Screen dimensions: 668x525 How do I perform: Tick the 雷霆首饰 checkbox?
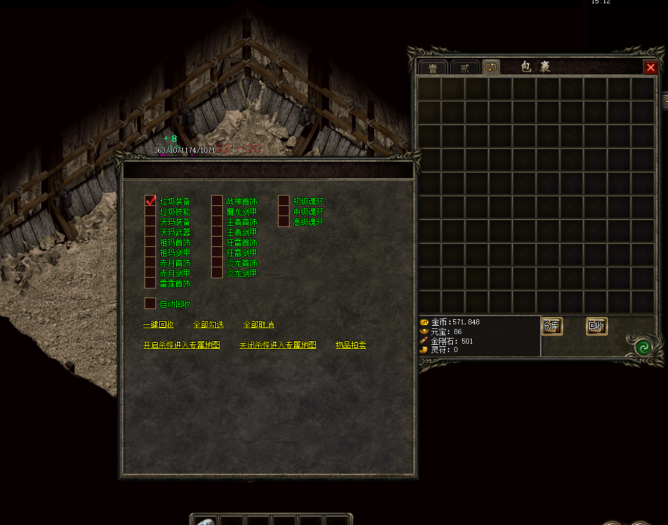(x=151, y=283)
